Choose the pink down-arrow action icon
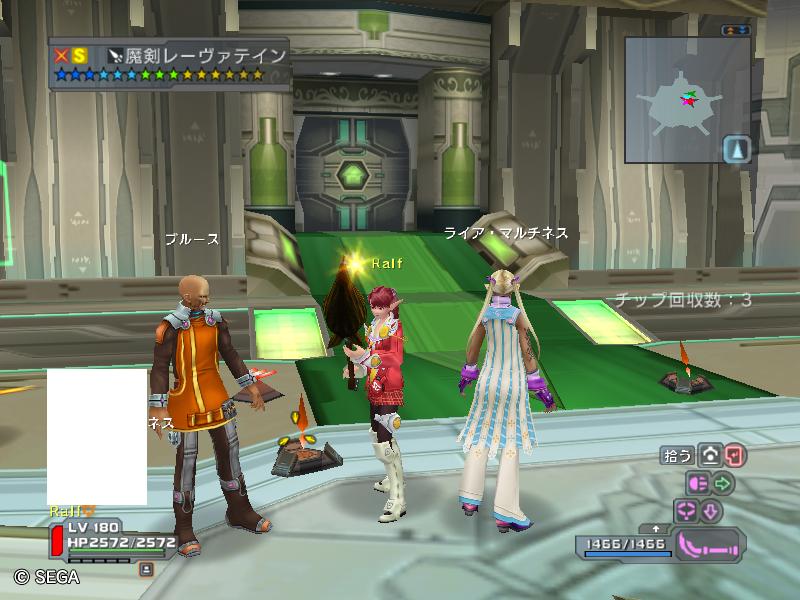Viewport: 800px width, 600px height. (x=711, y=511)
